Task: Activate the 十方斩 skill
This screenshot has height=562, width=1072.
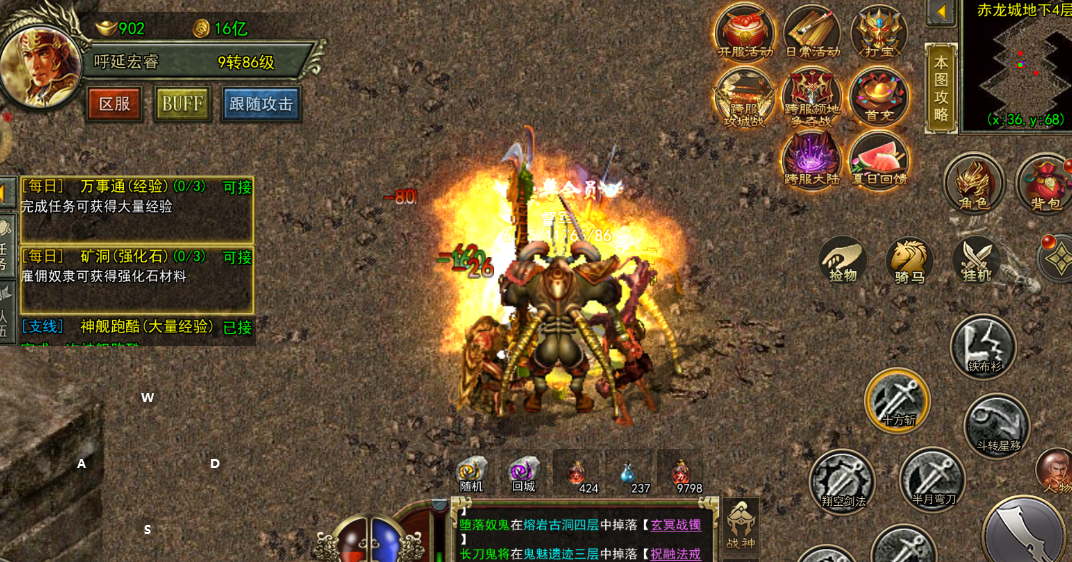Action: click(897, 400)
